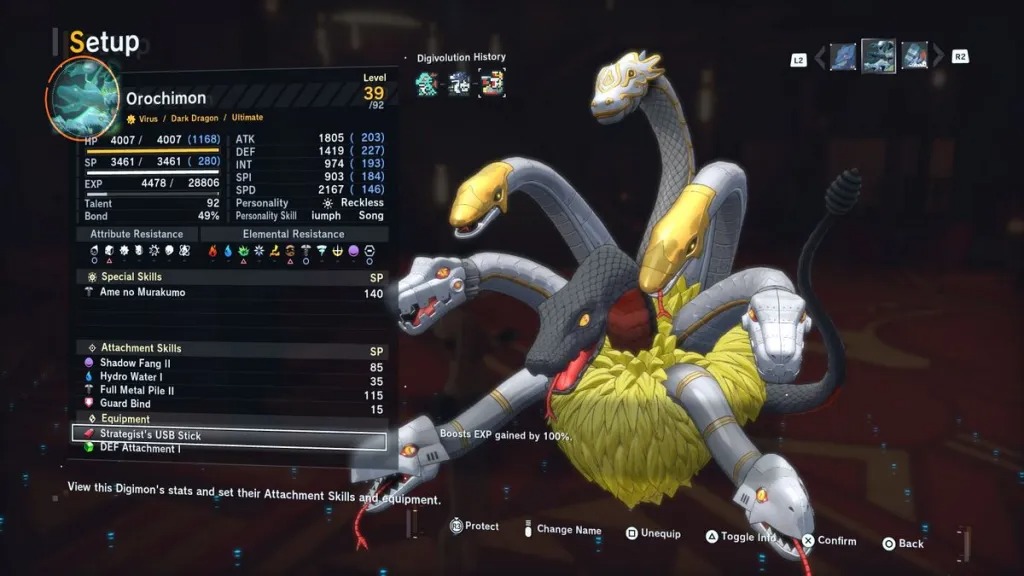View the dark blue Digivolution History sprite

pos(460,83)
